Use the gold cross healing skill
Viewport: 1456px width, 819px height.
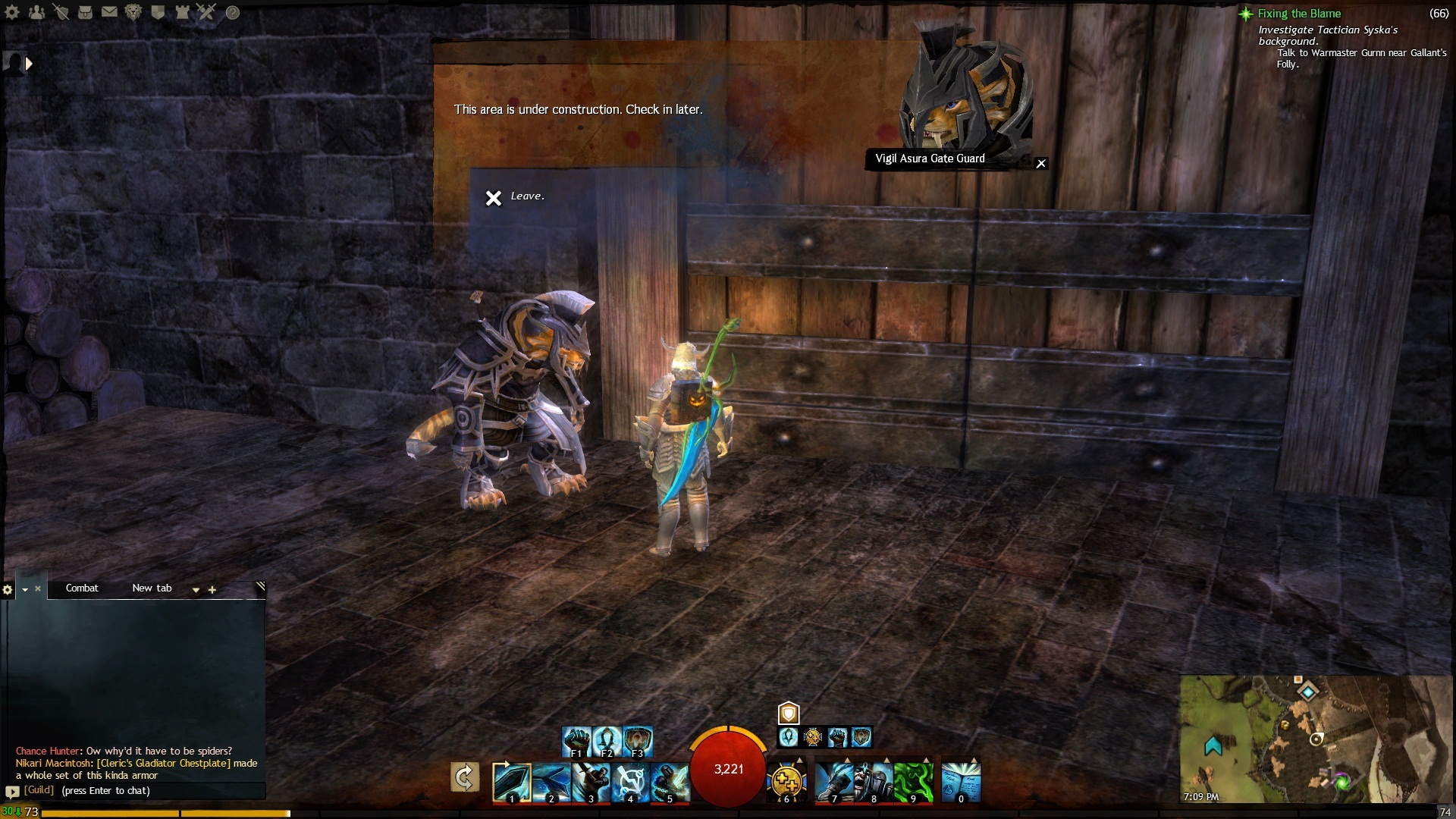coord(786,781)
